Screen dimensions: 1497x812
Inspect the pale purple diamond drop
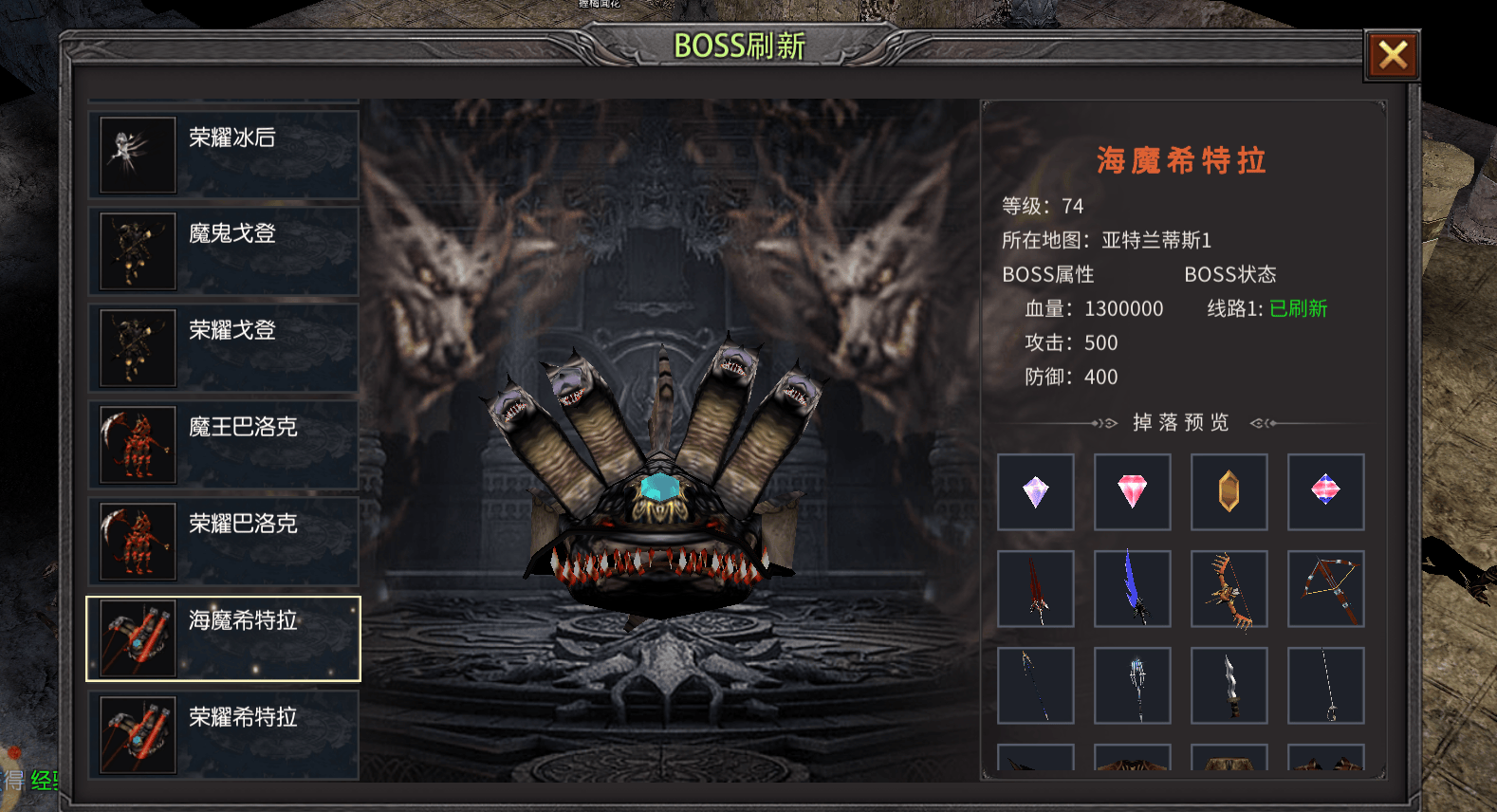point(1036,491)
